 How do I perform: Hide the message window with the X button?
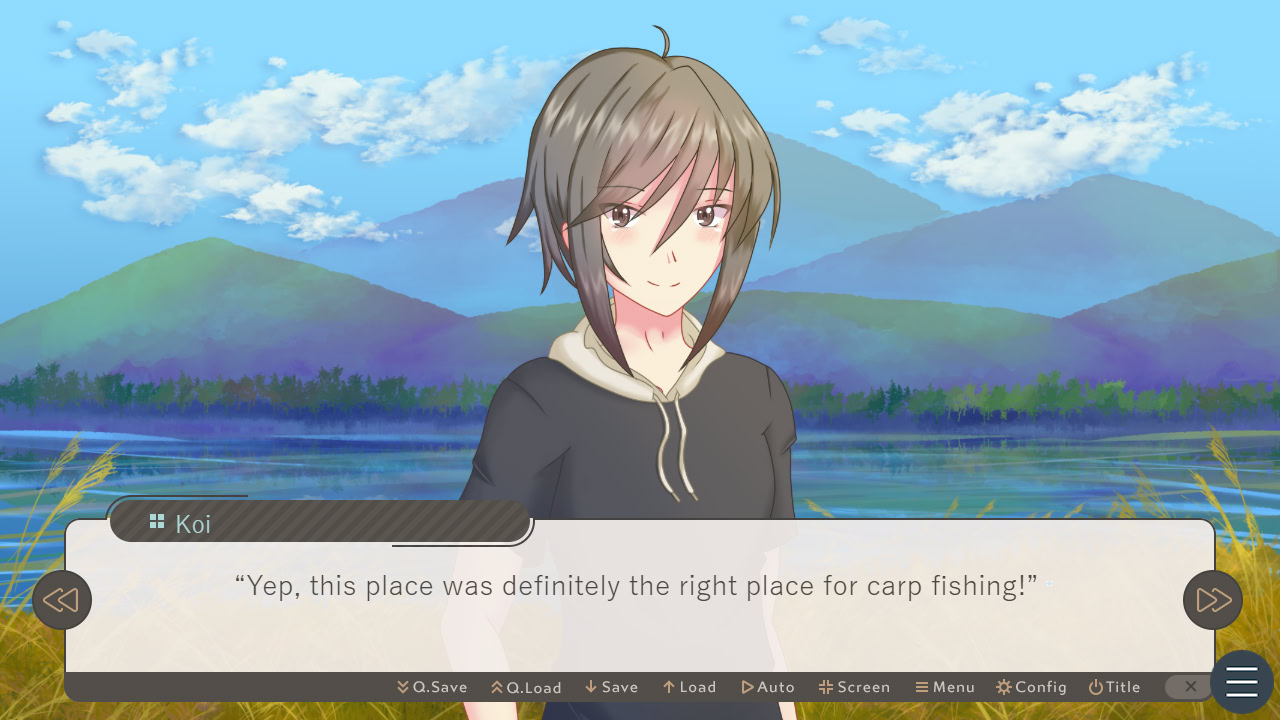tap(1189, 687)
